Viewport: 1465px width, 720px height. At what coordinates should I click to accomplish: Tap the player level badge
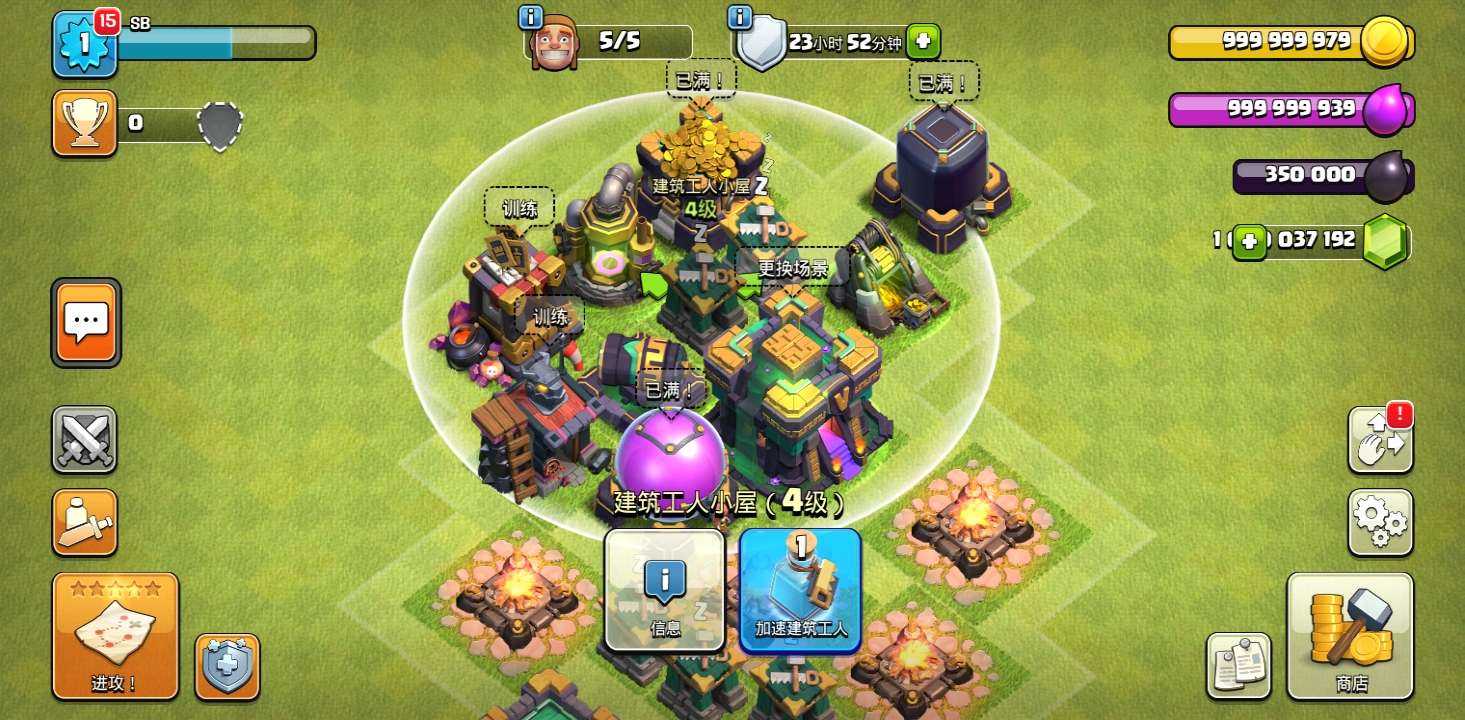point(84,44)
